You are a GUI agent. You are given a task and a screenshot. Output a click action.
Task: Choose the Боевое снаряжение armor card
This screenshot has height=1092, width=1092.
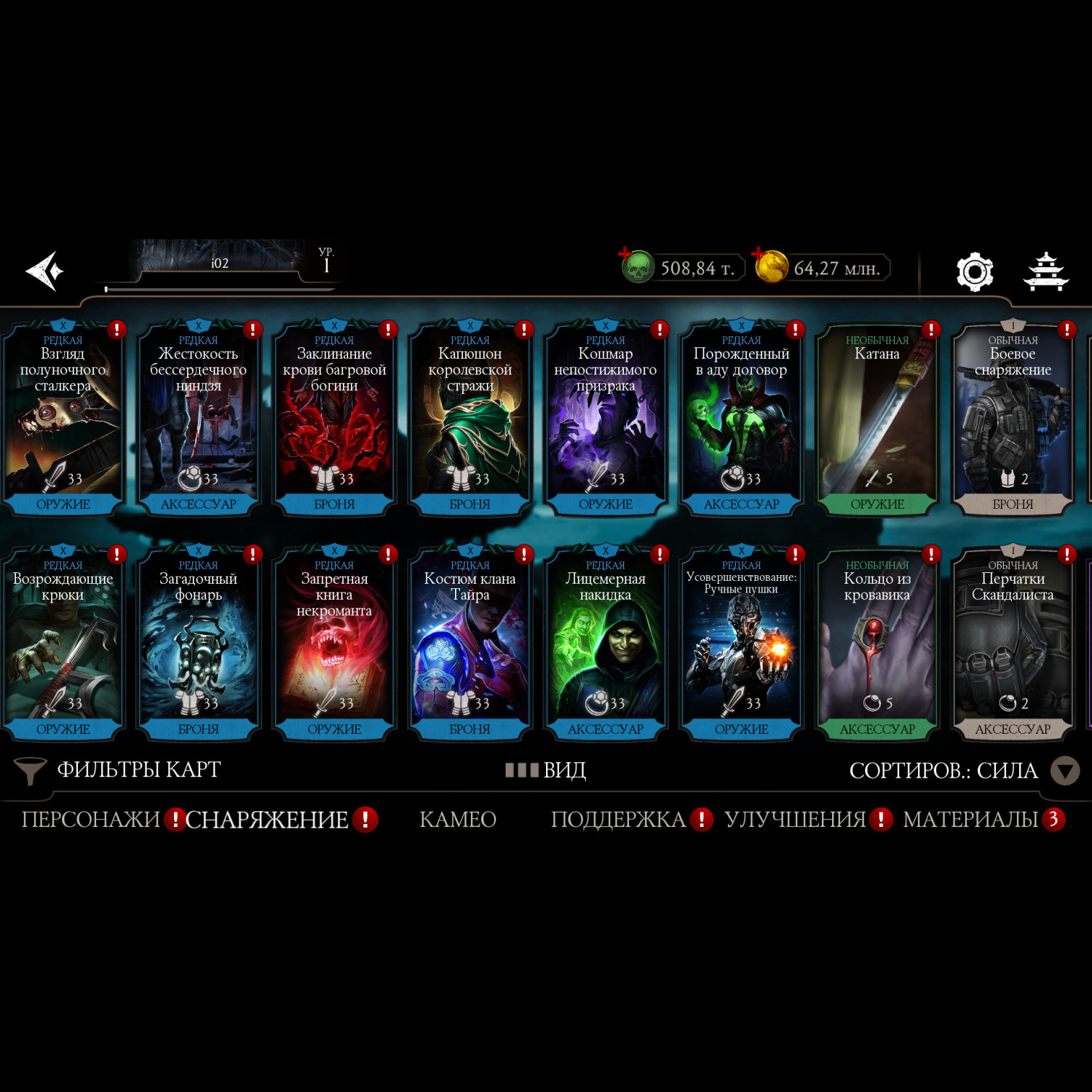click(1013, 419)
